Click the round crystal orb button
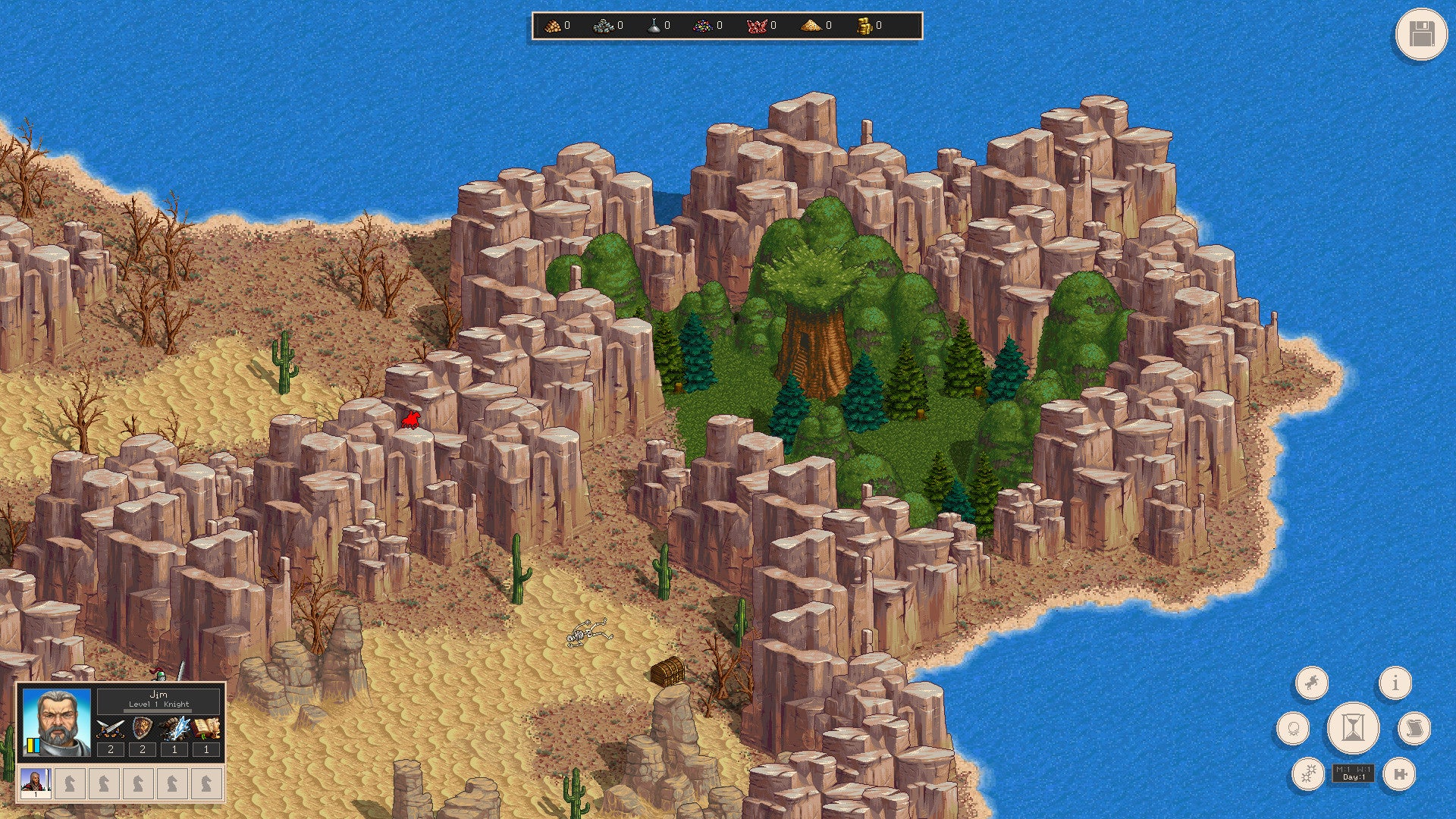The image size is (1456, 819). pos(1293,729)
